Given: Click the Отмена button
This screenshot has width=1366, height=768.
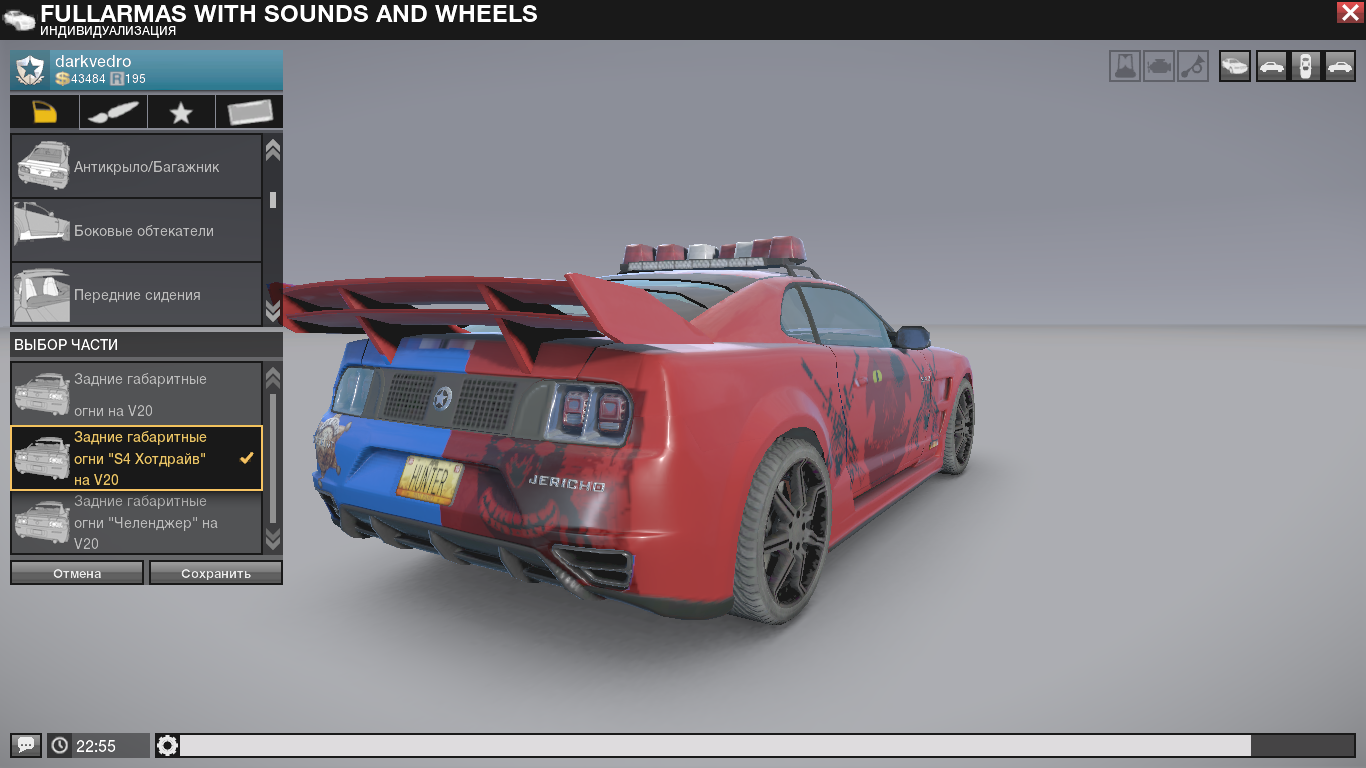Looking at the screenshot, I should coord(77,573).
